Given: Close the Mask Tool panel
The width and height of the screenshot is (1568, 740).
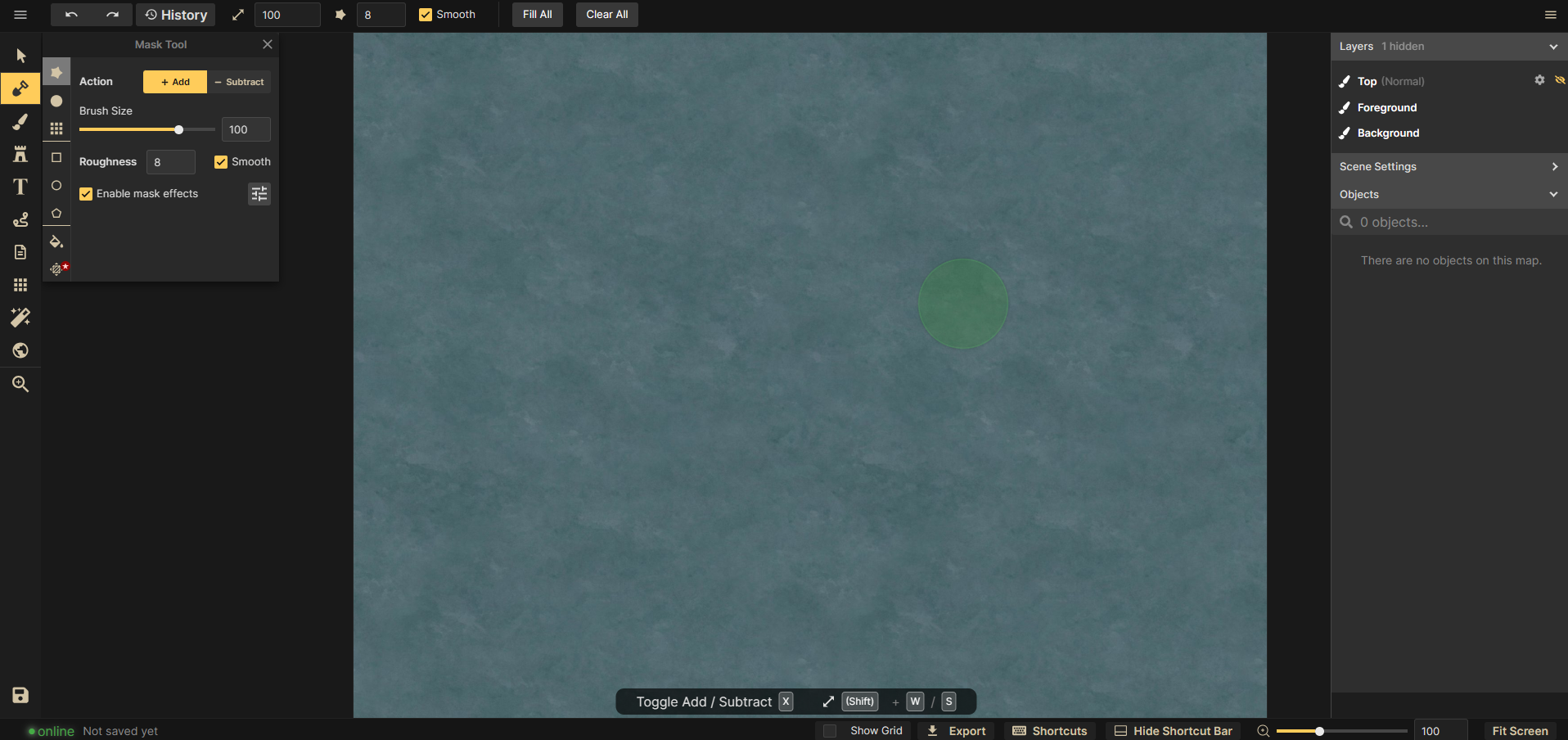Looking at the screenshot, I should pyautogui.click(x=268, y=44).
